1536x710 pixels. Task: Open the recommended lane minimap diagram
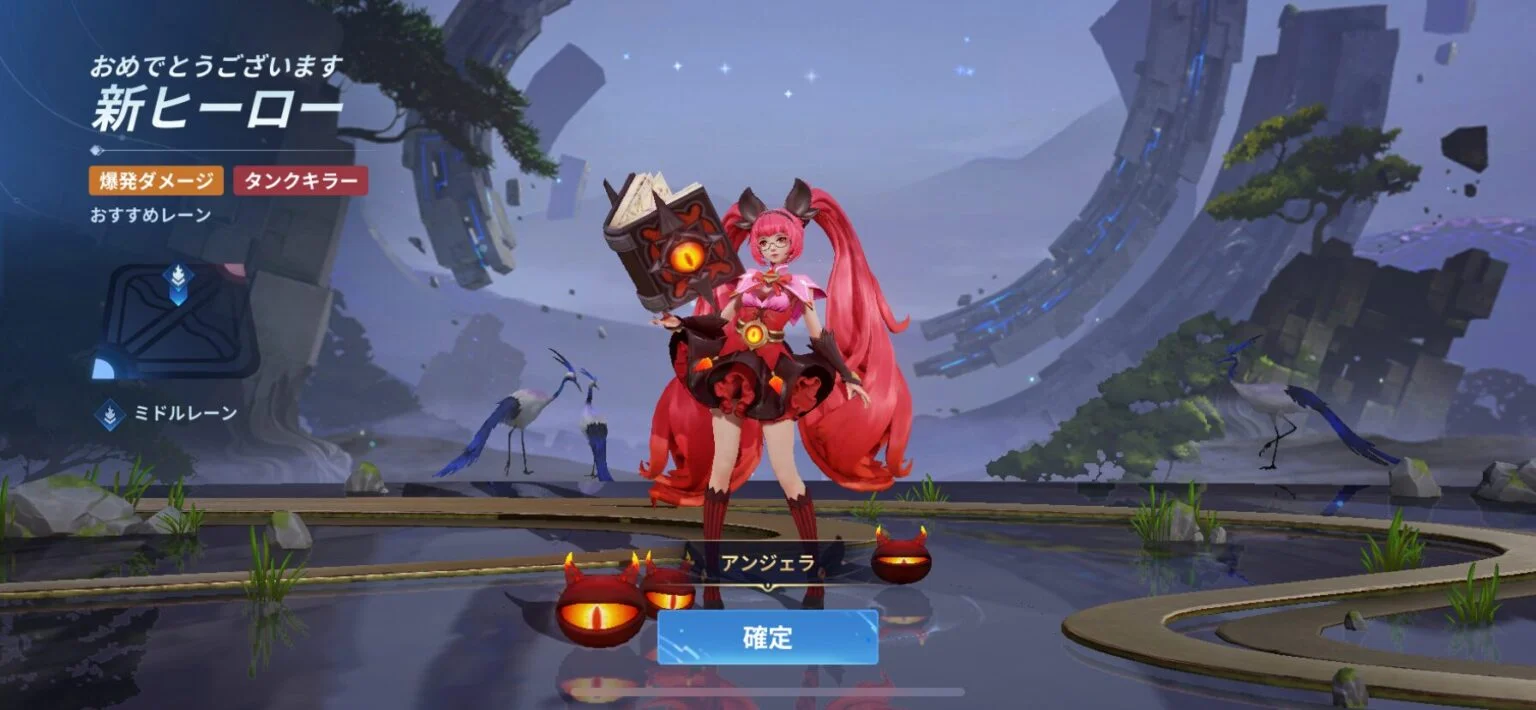178,320
